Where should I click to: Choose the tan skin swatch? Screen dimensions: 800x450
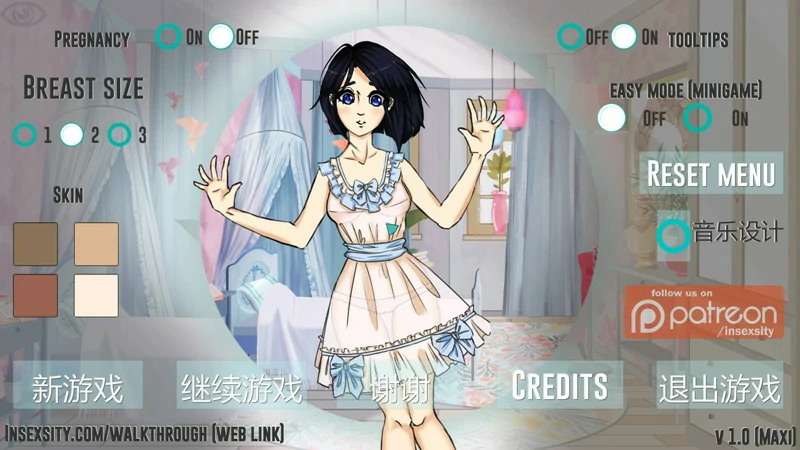96,244
